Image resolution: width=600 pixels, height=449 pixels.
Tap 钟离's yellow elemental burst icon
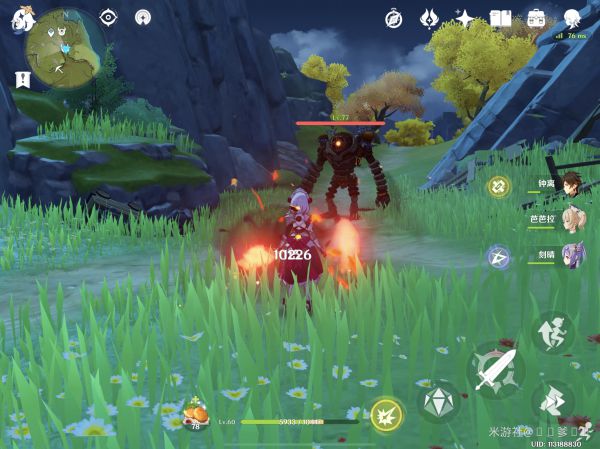point(499,185)
